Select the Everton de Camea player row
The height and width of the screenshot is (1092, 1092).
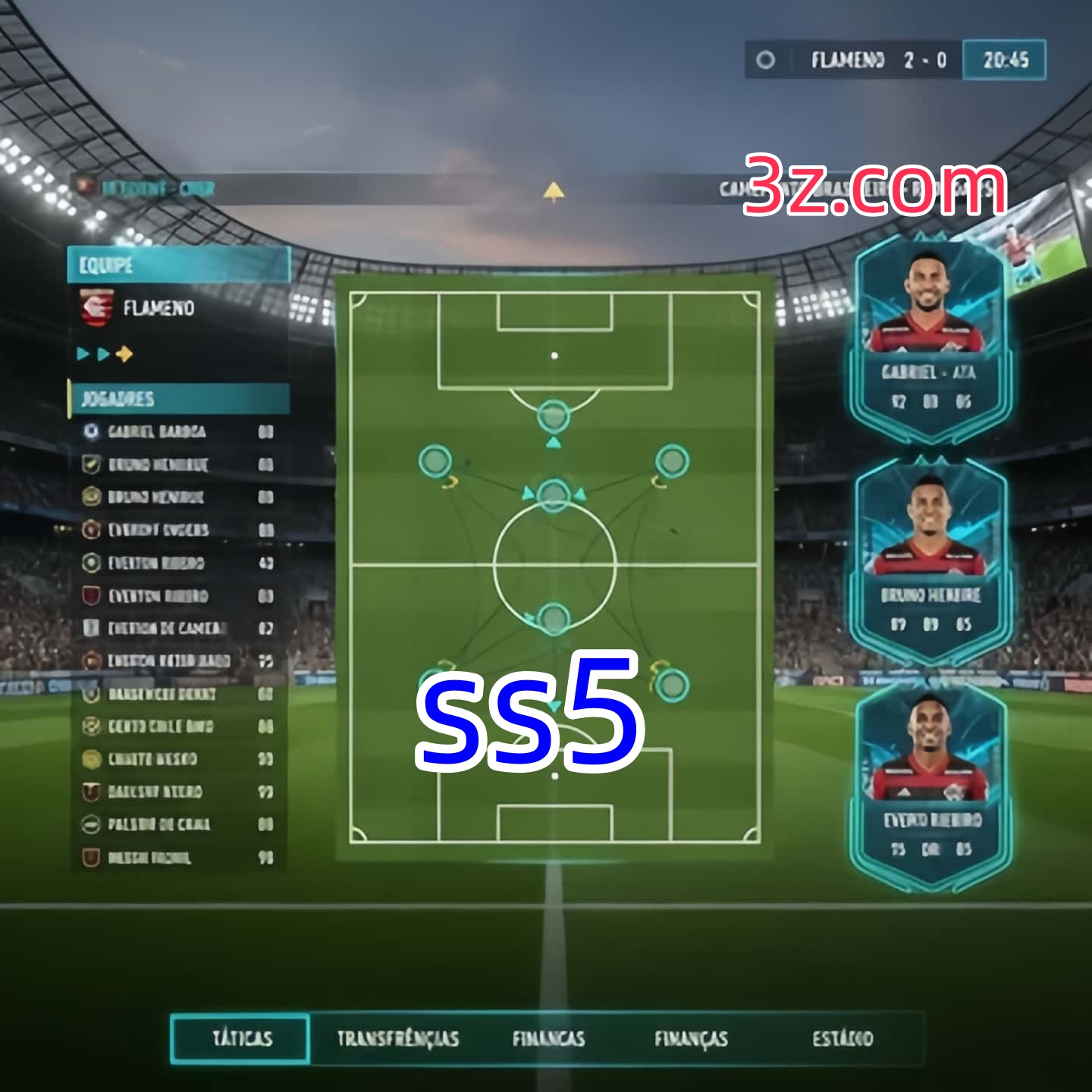point(167,628)
